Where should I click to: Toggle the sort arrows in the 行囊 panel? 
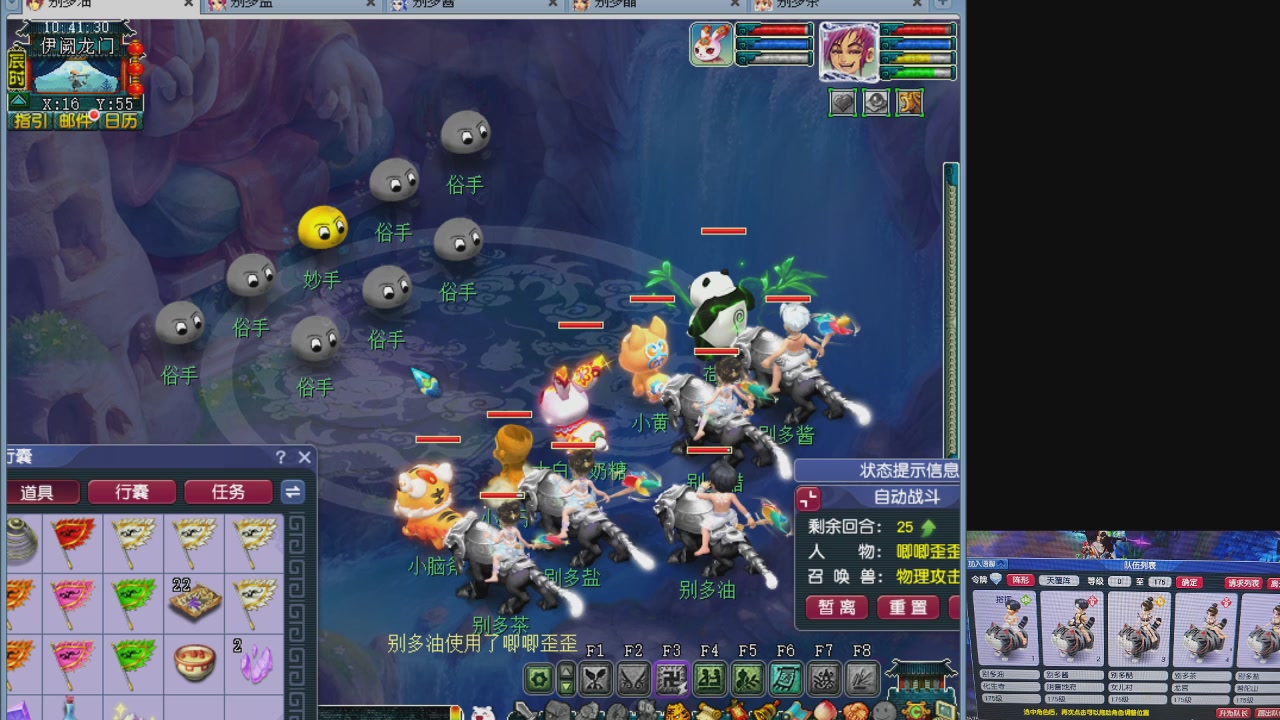(293, 492)
